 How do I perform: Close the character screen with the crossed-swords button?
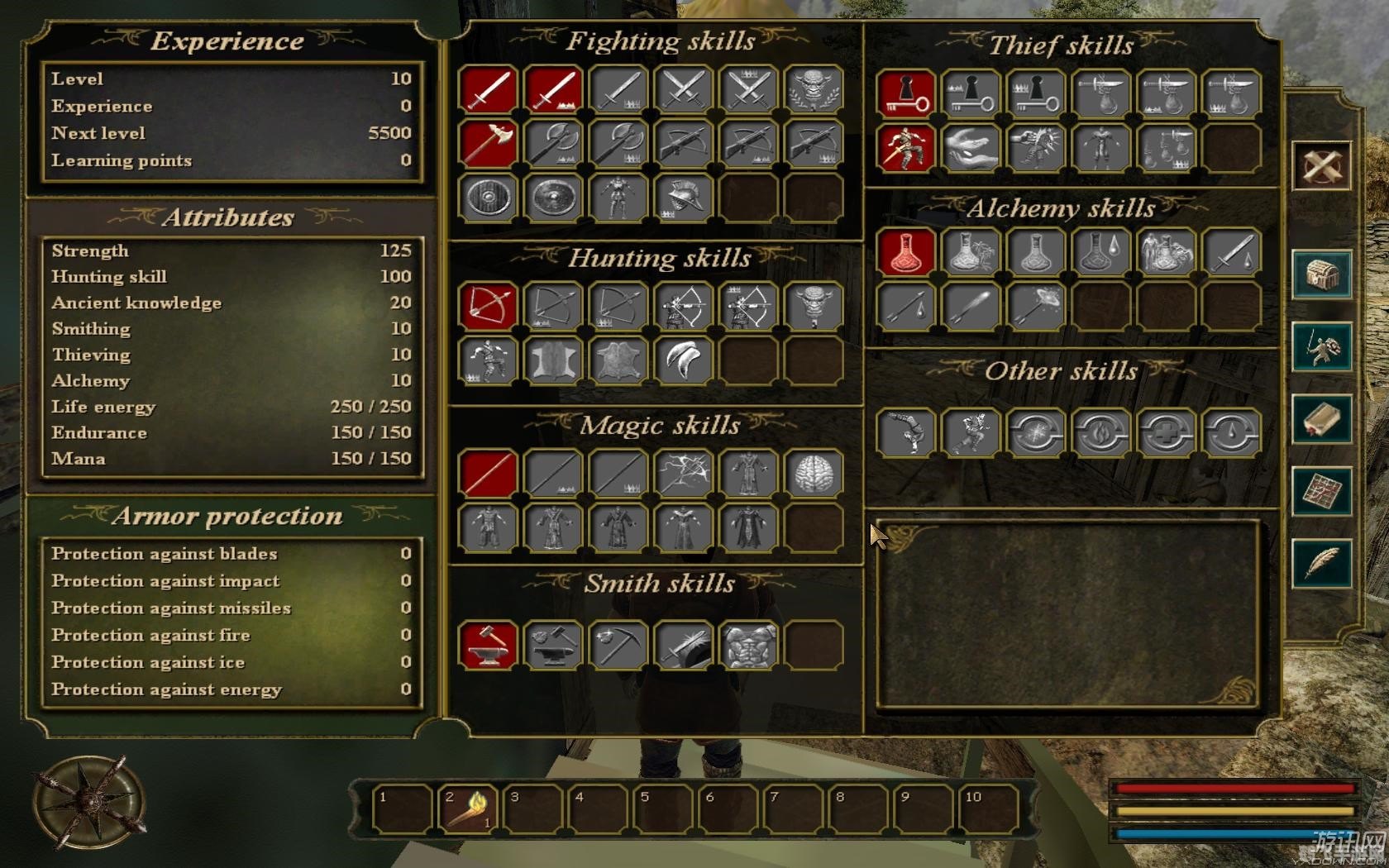tap(1320, 167)
